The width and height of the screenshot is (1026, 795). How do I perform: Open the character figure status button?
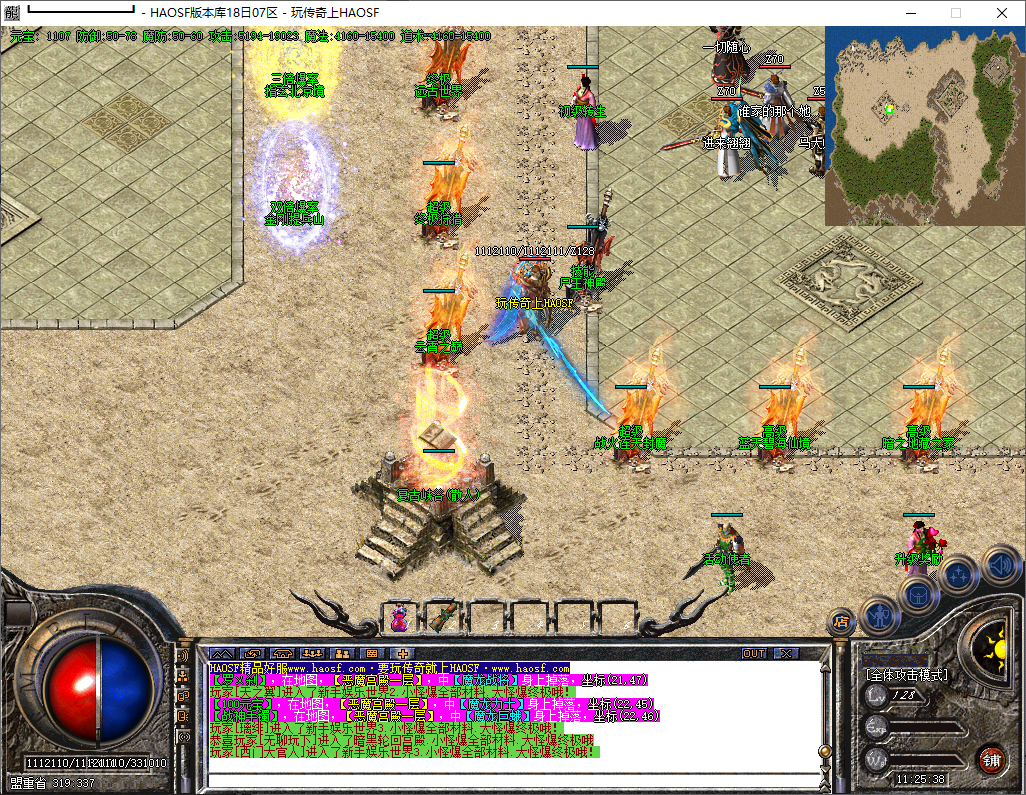[880, 615]
